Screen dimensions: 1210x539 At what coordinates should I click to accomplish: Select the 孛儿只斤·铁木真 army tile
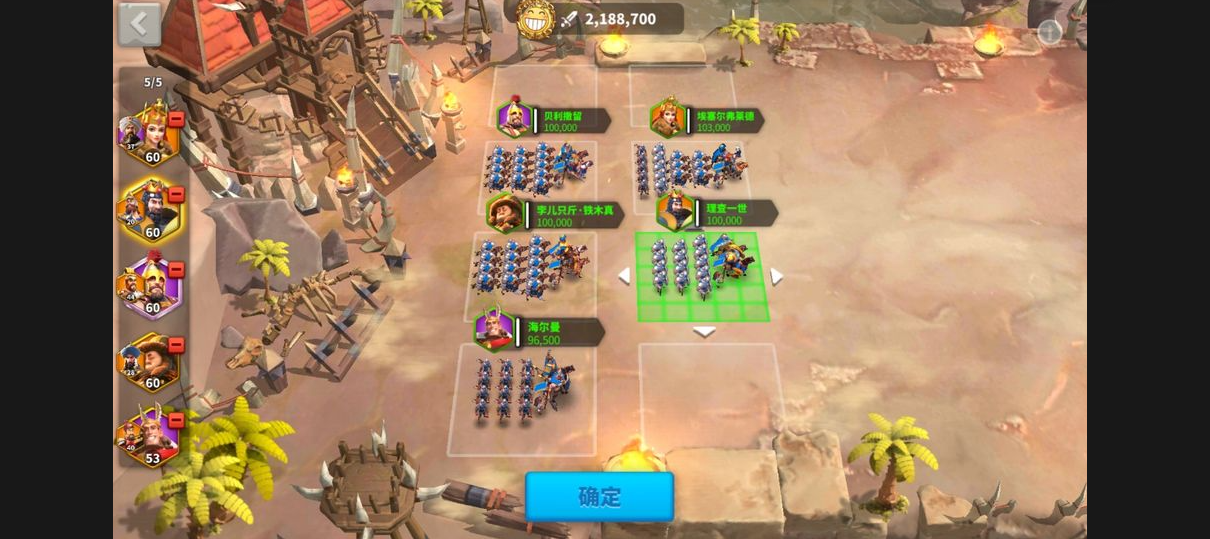[x=532, y=264]
